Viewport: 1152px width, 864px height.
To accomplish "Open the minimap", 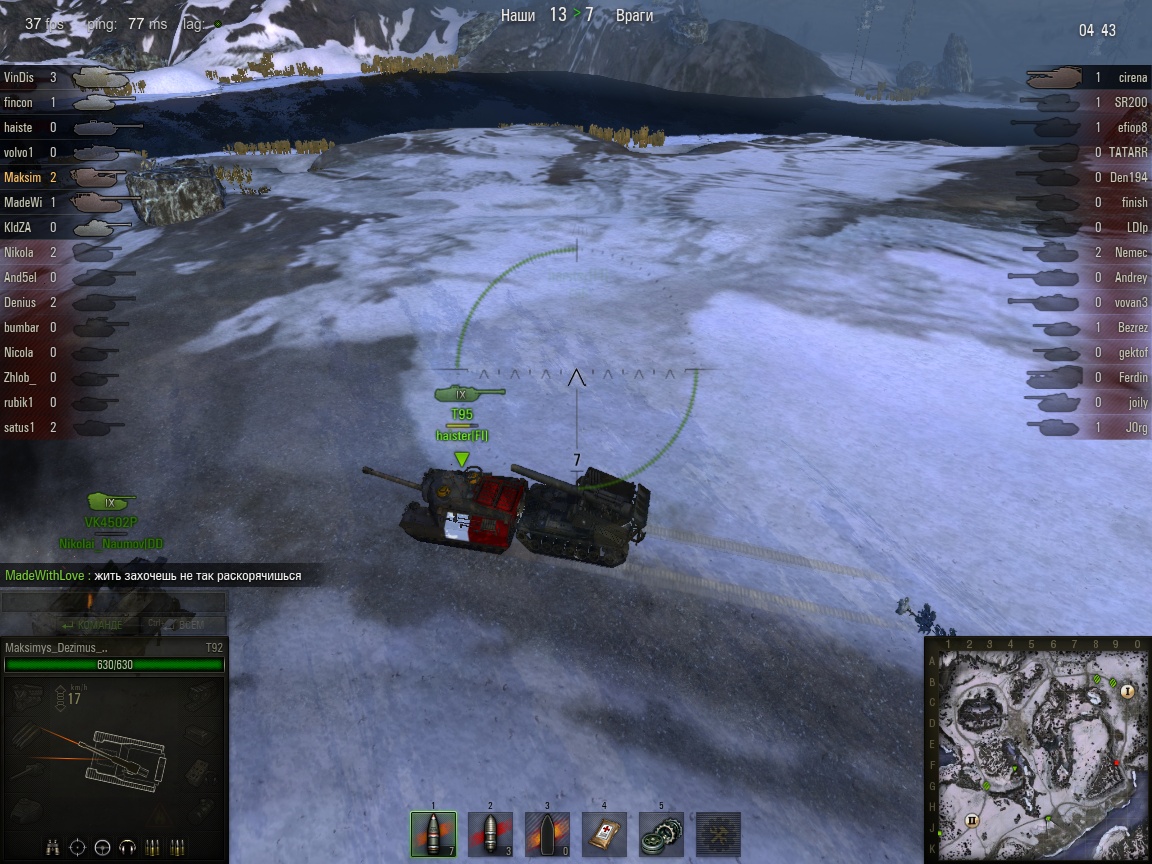I will click(x=1038, y=750).
